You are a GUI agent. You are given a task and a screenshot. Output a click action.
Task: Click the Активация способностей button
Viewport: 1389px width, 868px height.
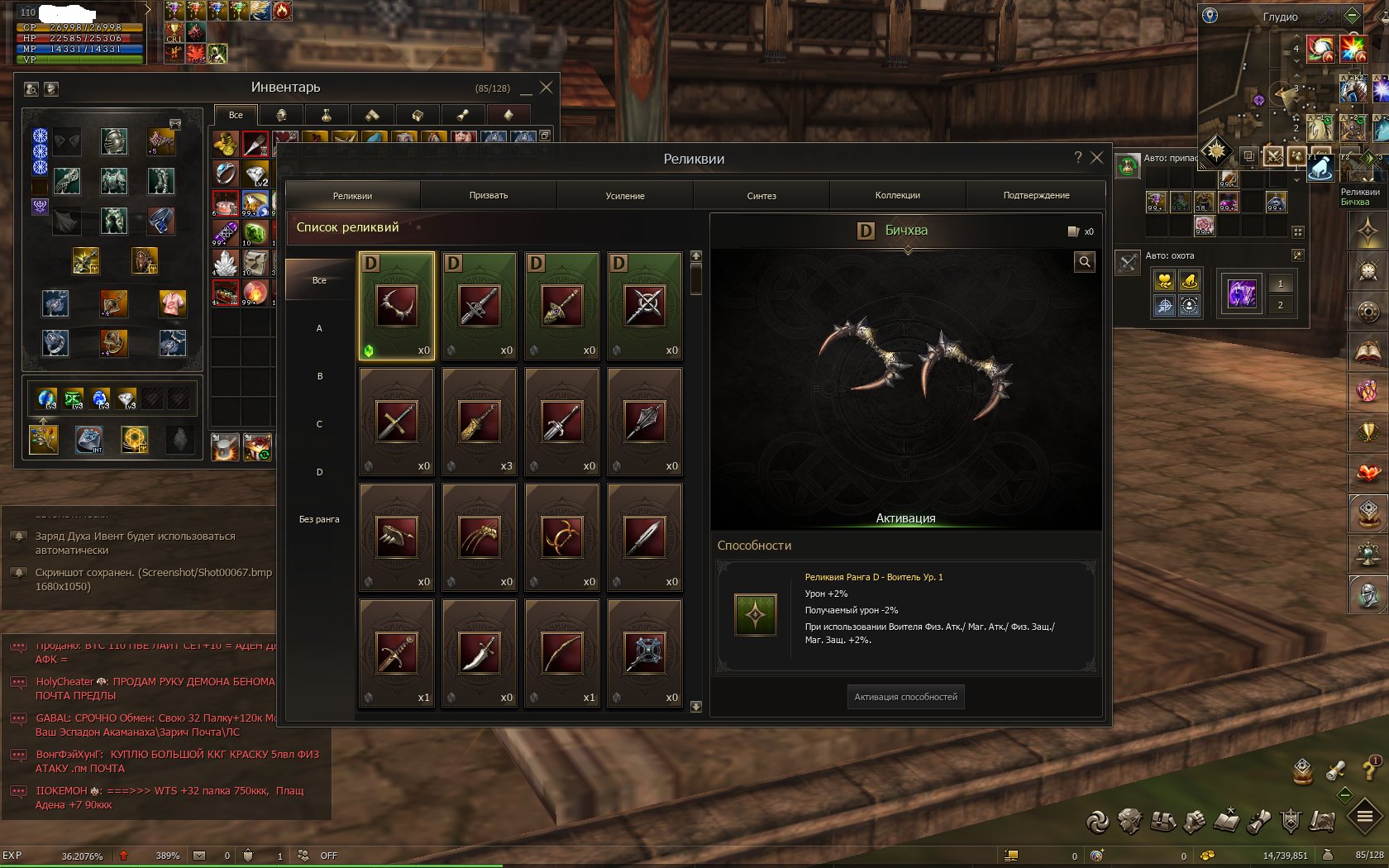905,697
